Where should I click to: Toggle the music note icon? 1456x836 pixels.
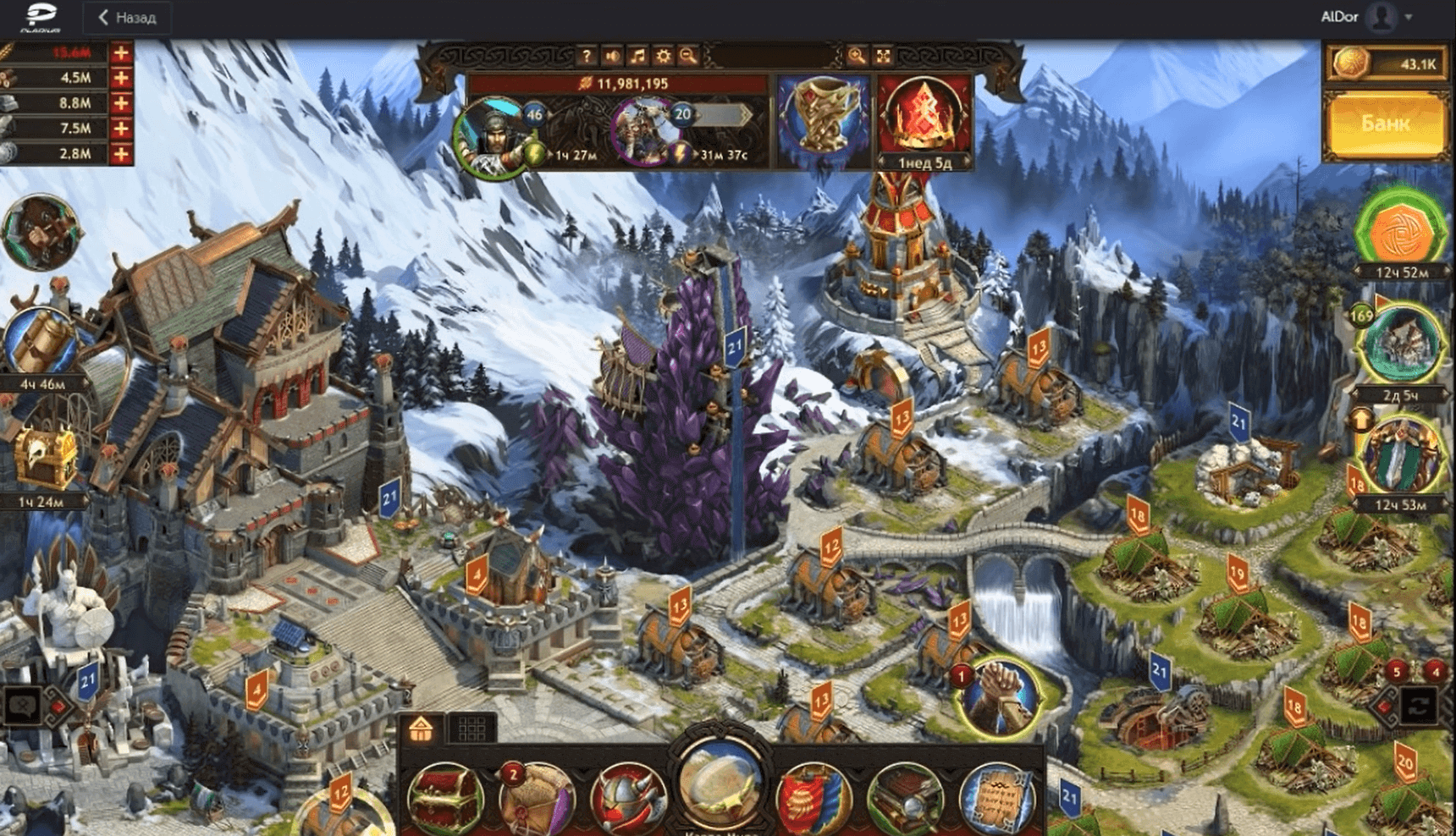[x=637, y=57]
